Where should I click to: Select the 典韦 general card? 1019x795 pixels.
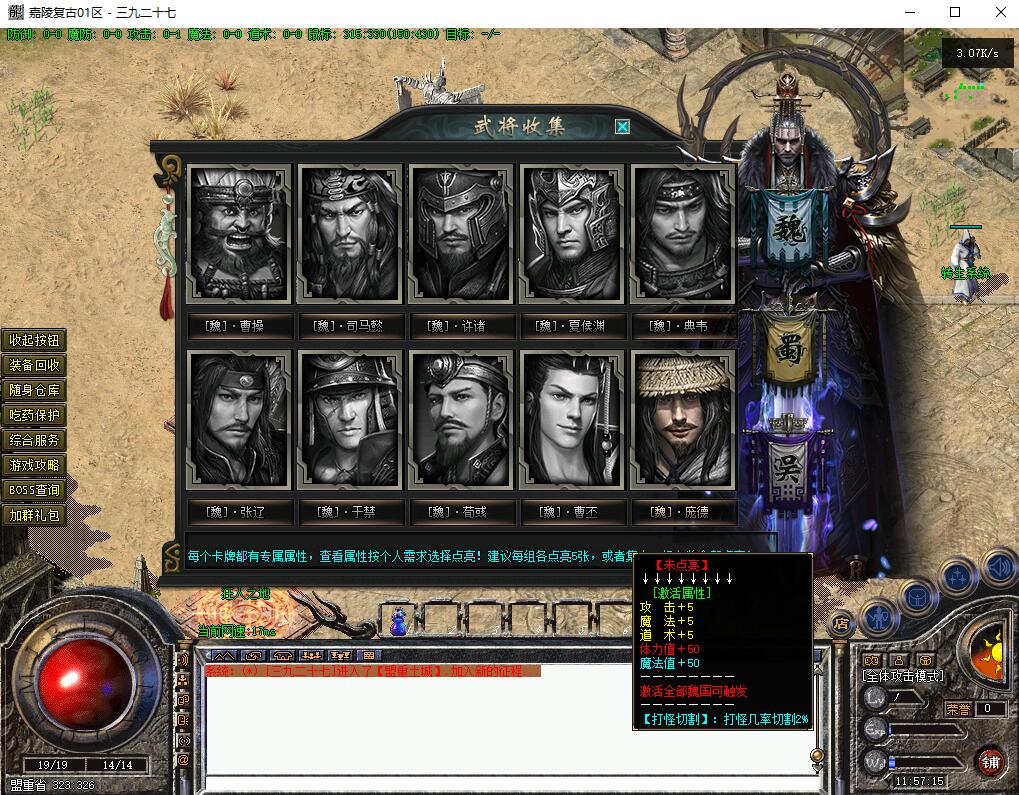point(684,234)
